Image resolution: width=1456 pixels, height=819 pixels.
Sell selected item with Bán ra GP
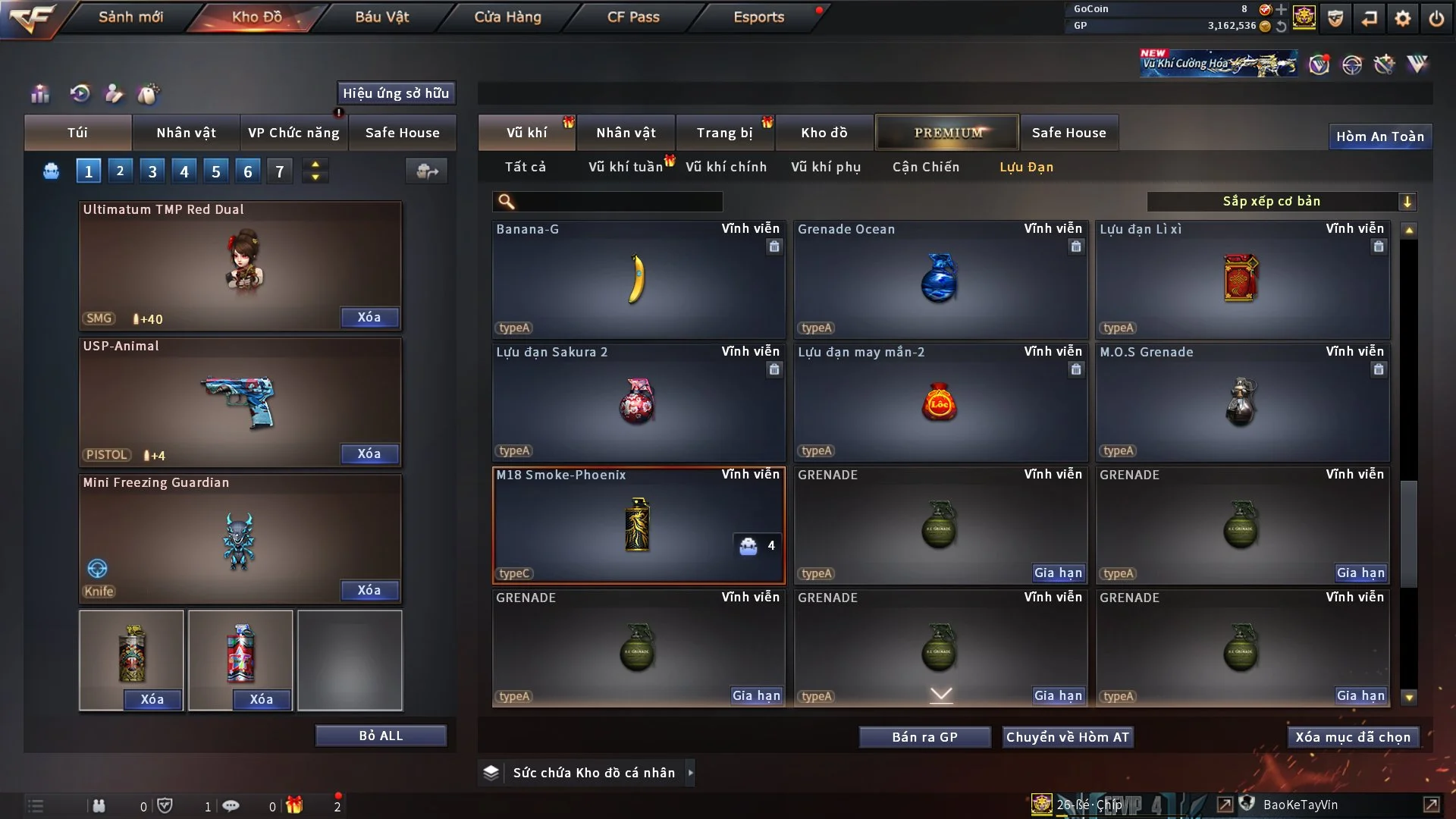click(924, 737)
